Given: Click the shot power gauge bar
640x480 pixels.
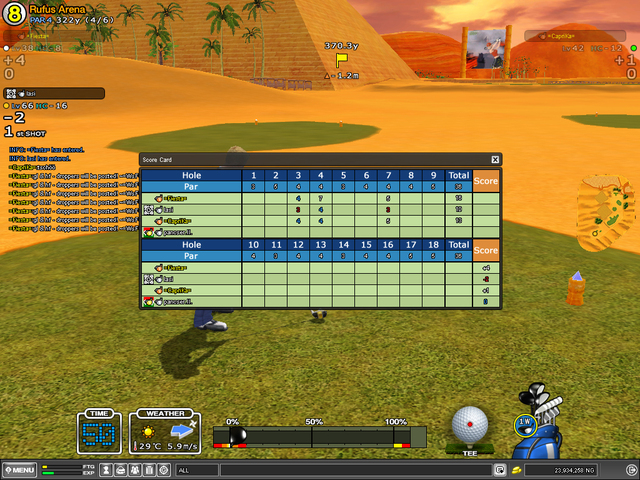Looking at the screenshot, I should click(320, 435).
